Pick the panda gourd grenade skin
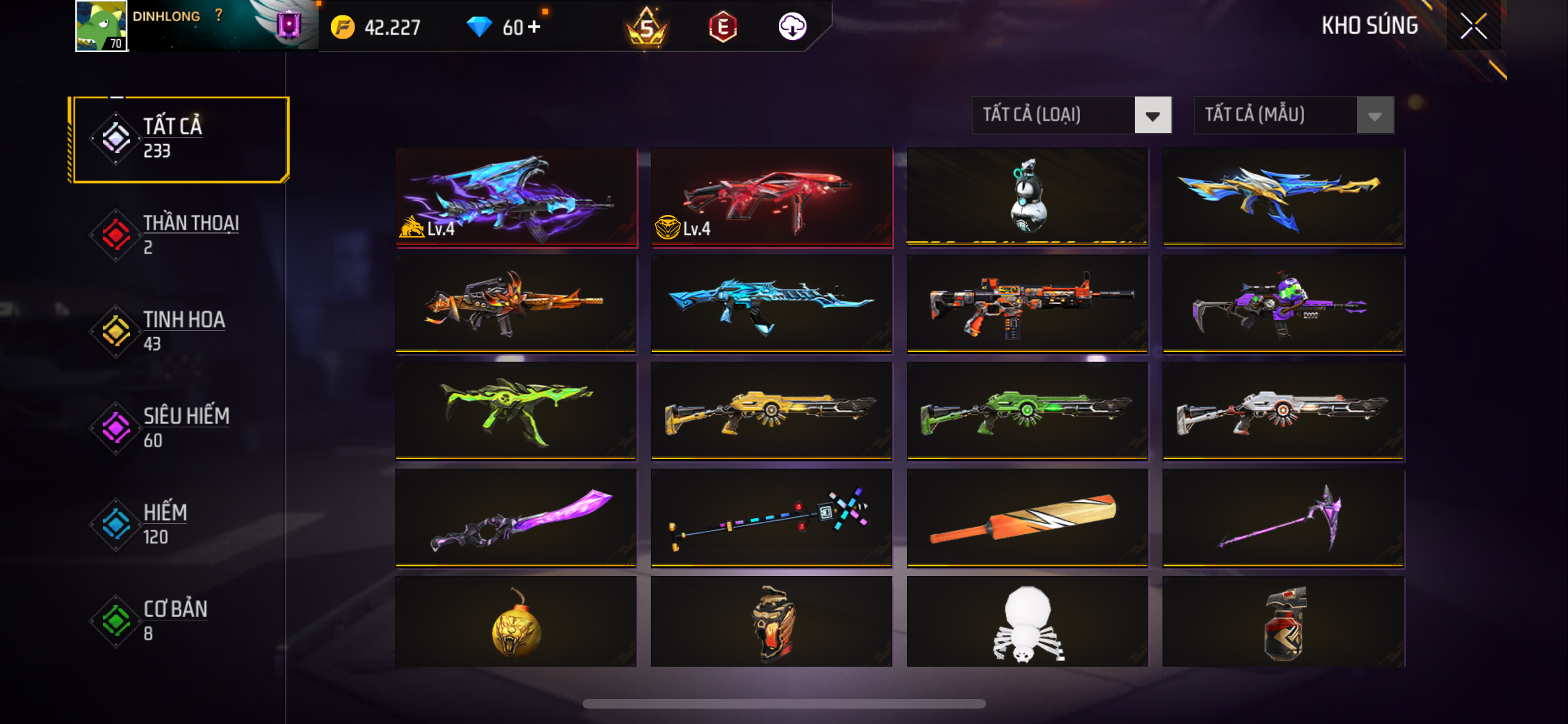 pos(1027,196)
